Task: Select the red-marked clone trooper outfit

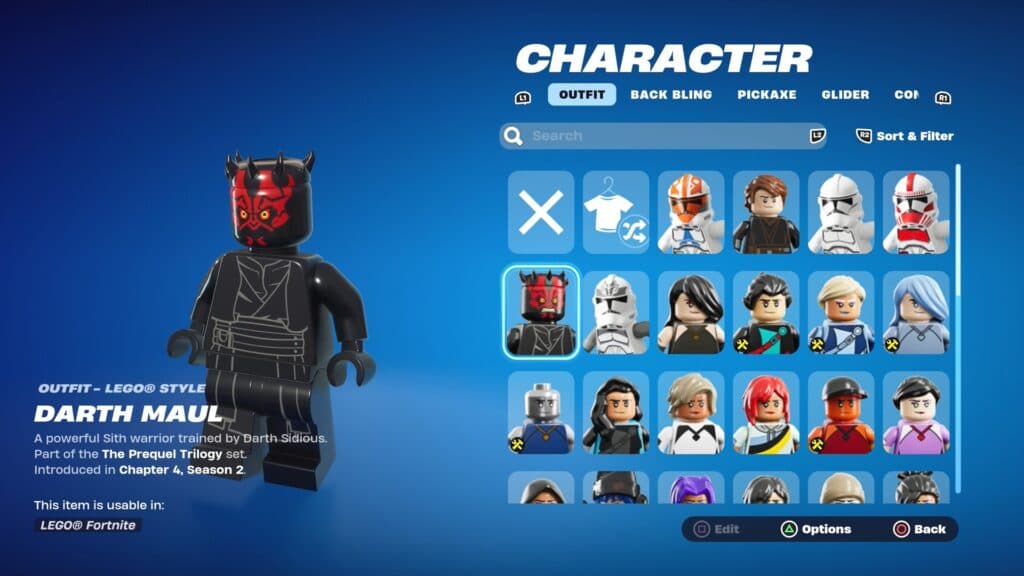Action: [916, 212]
